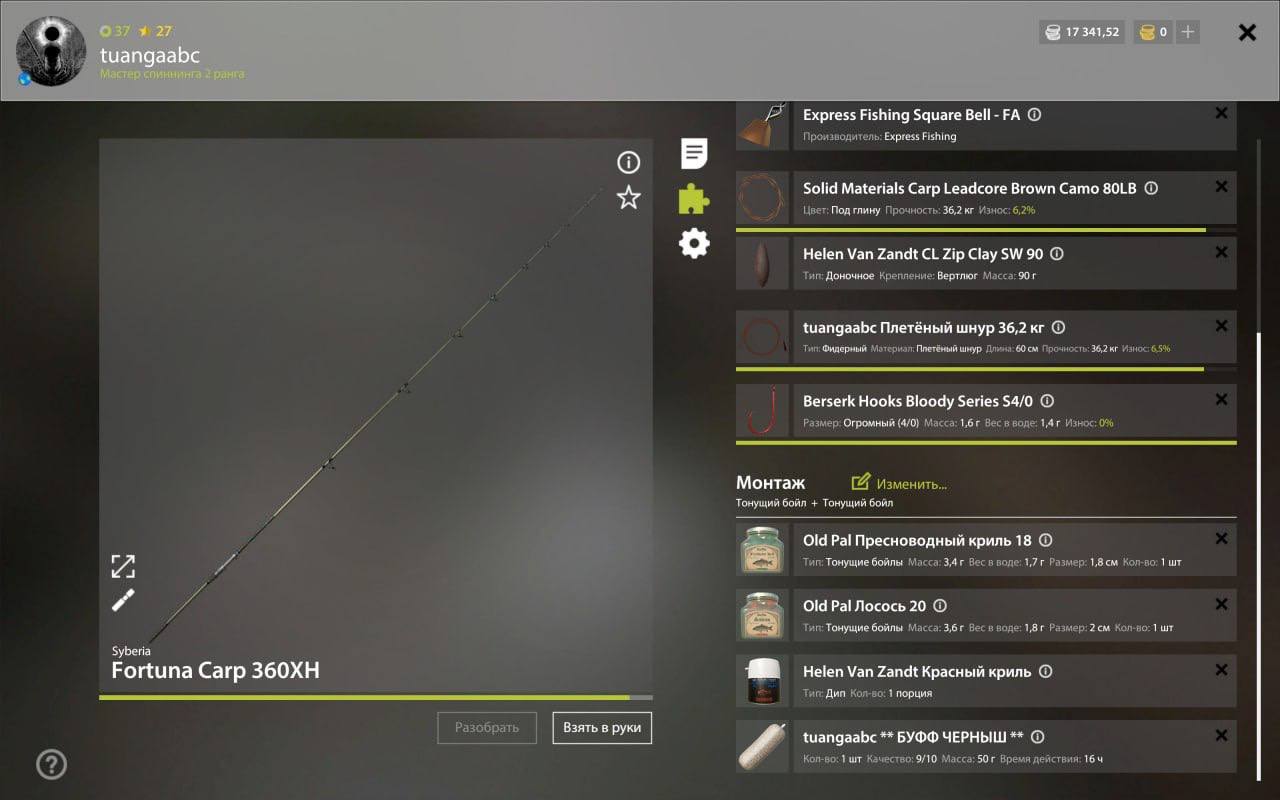The height and width of the screenshot is (800, 1280).
Task: Click the silver coins balance display
Action: [x=1081, y=31]
